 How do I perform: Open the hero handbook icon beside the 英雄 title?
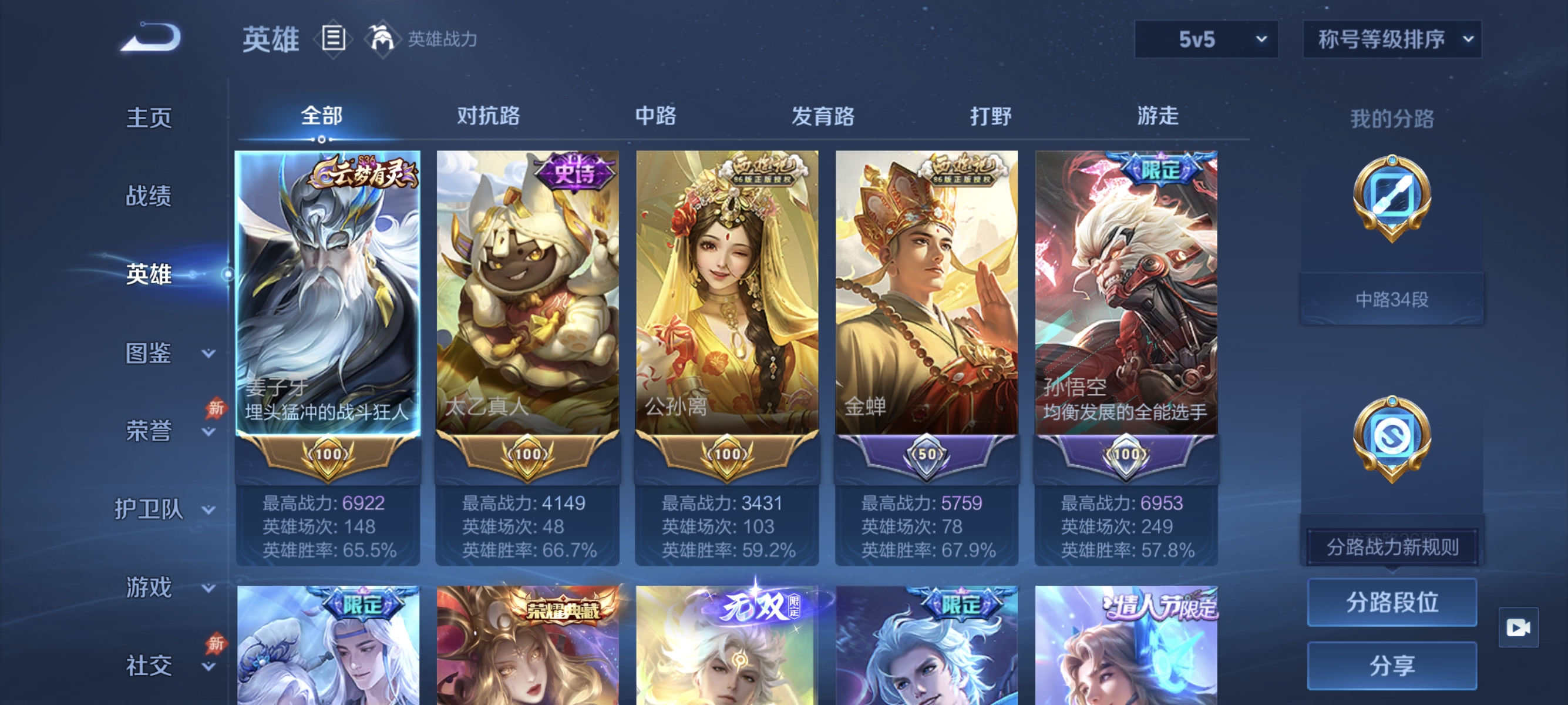tap(332, 38)
